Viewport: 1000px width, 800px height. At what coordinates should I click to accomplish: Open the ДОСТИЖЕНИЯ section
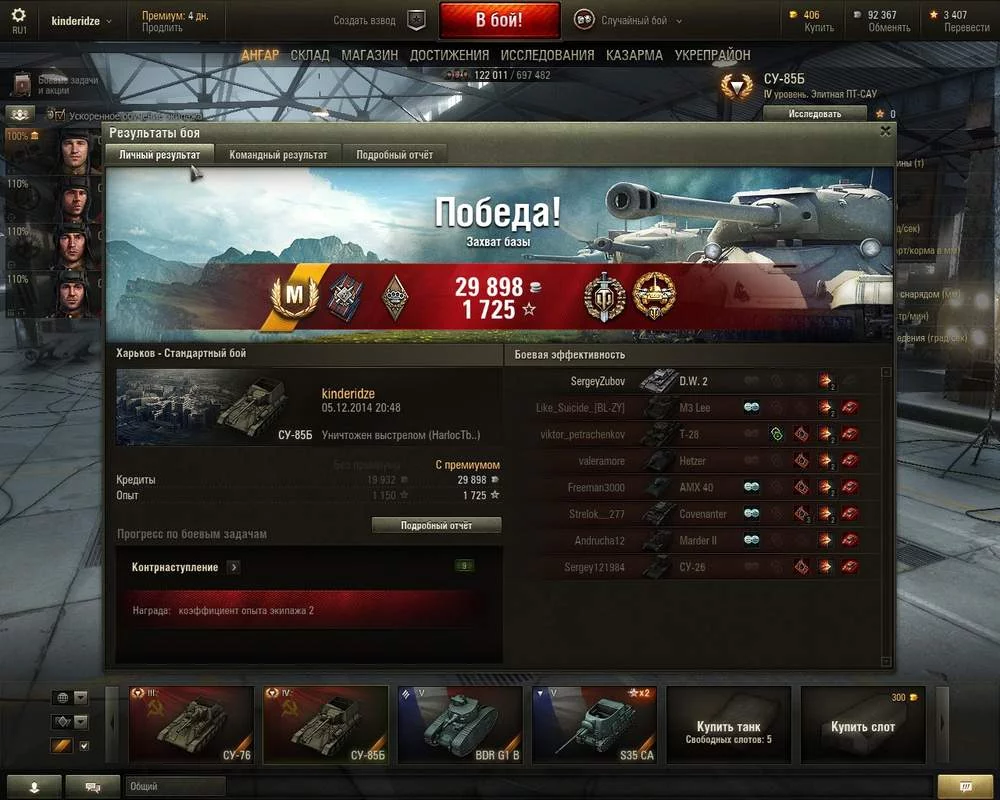click(x=449, y=55)
